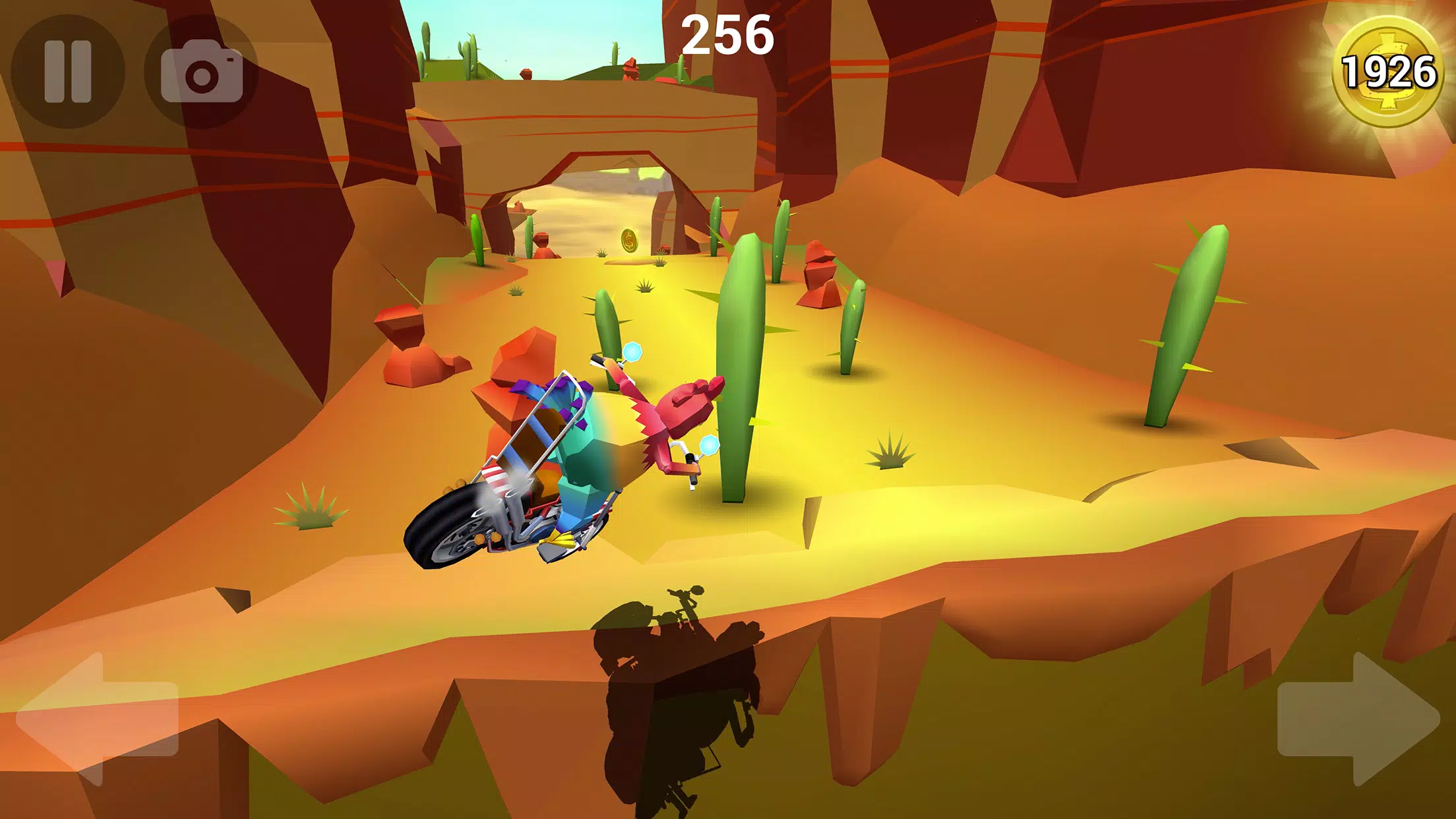
Task: Steer left with the left arrow
Action: point(98,719)
